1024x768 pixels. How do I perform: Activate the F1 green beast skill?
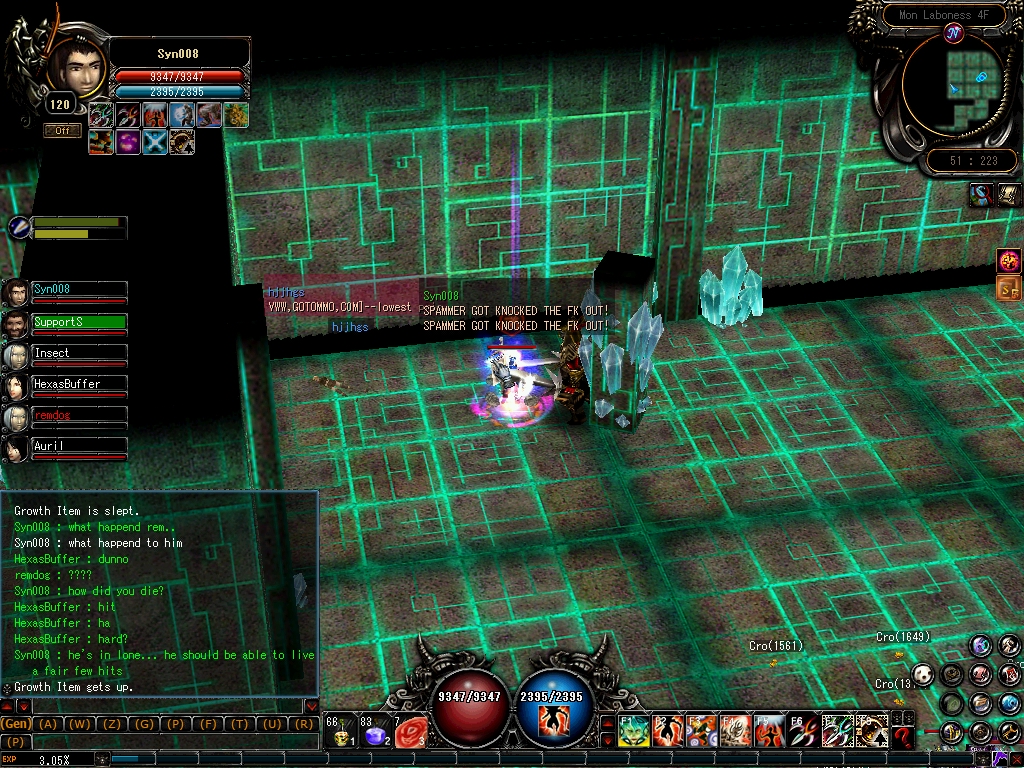[633, 733]
